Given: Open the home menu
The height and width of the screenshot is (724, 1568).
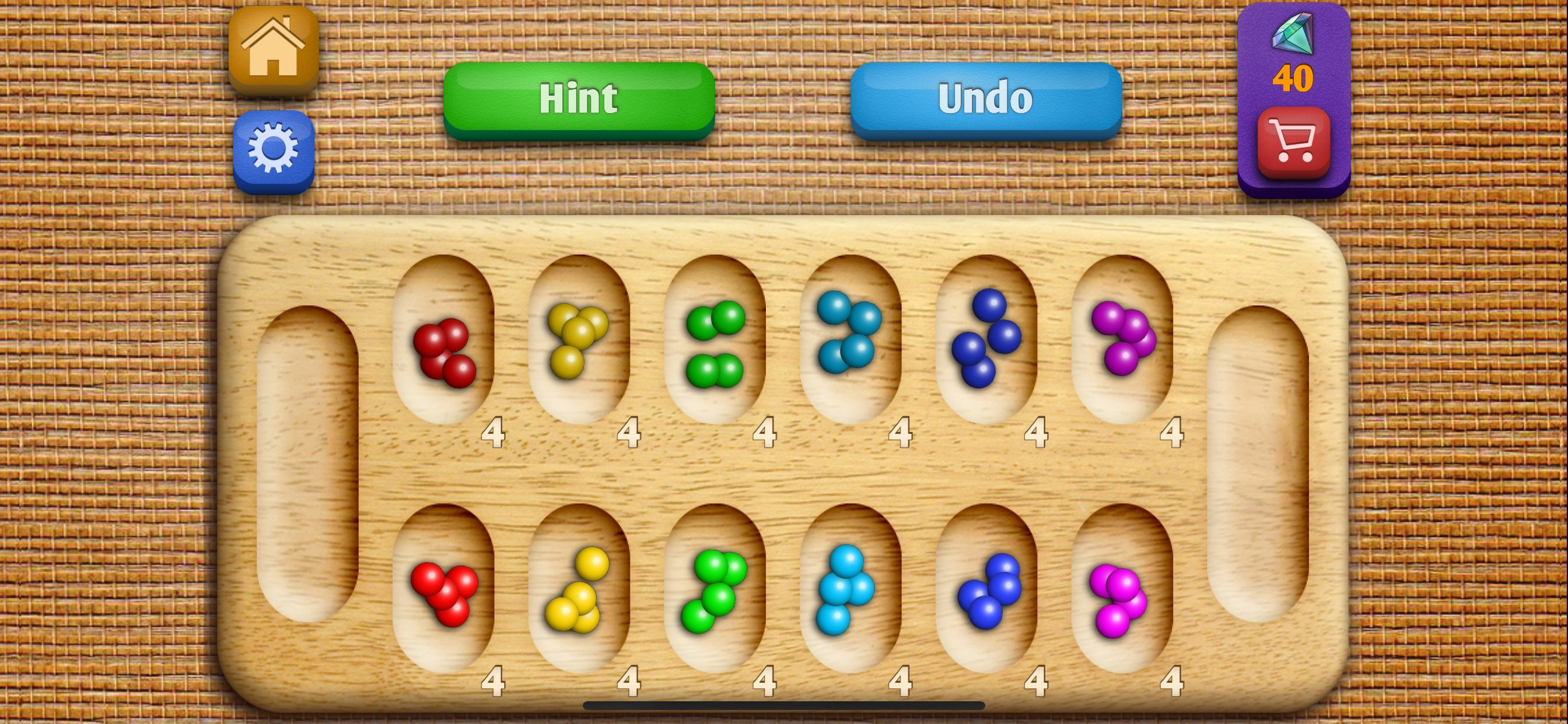Looking at the screenshot, I should click(x=275, y=47).
